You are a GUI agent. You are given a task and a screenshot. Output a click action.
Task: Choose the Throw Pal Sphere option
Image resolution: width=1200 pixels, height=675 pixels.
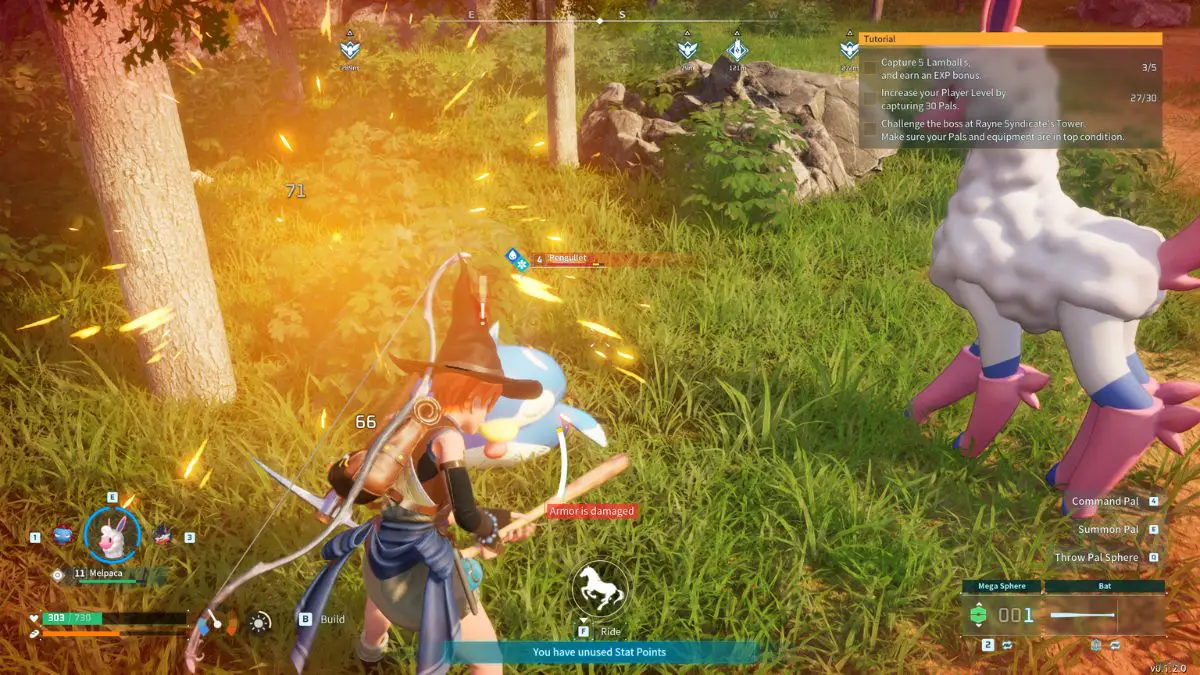click(1095, 557)
